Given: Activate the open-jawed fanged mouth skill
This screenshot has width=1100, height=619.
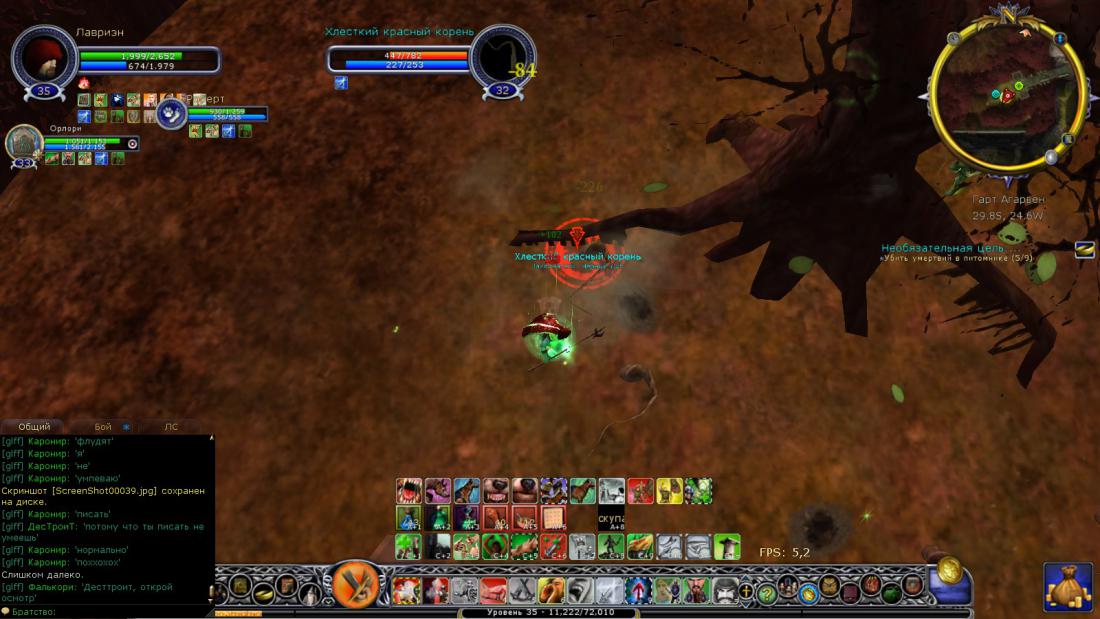Looking at the screenshot, I should (x=408, y=491).
